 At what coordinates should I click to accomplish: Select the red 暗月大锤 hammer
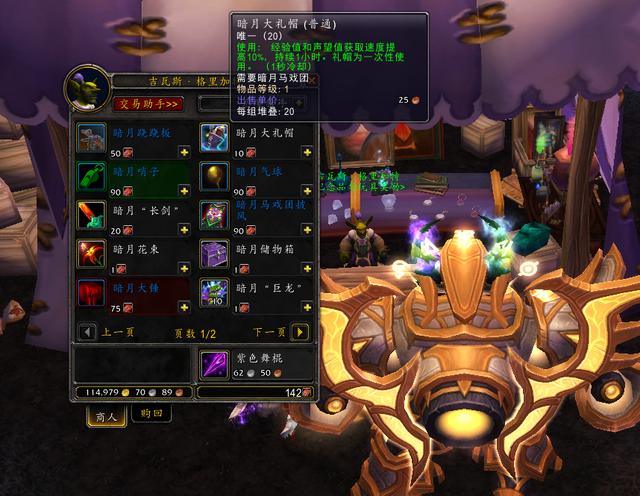click(x=92, y=293)
